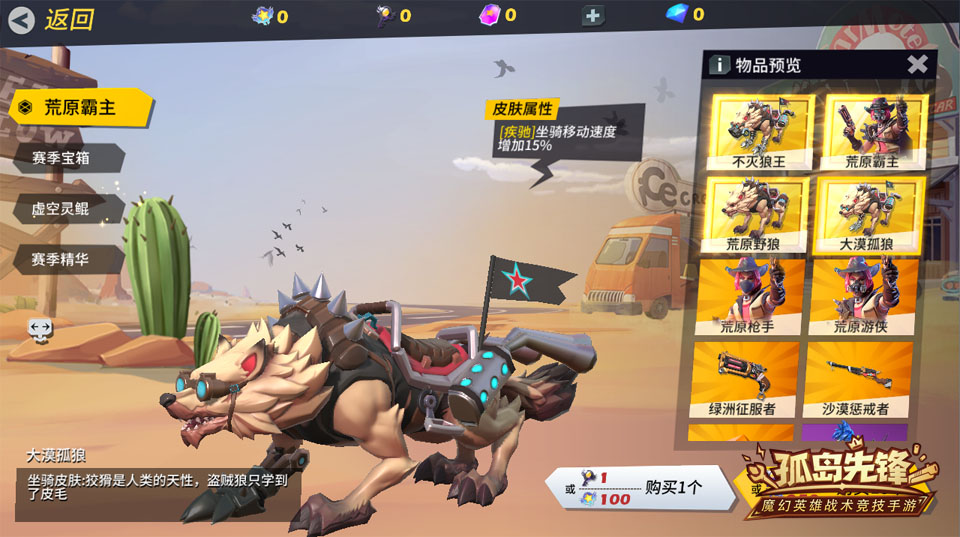This screenshot has height=537, width=960.
Task: Add currency with the plus button
Action: pyautogui.click(x=592, y=16)
